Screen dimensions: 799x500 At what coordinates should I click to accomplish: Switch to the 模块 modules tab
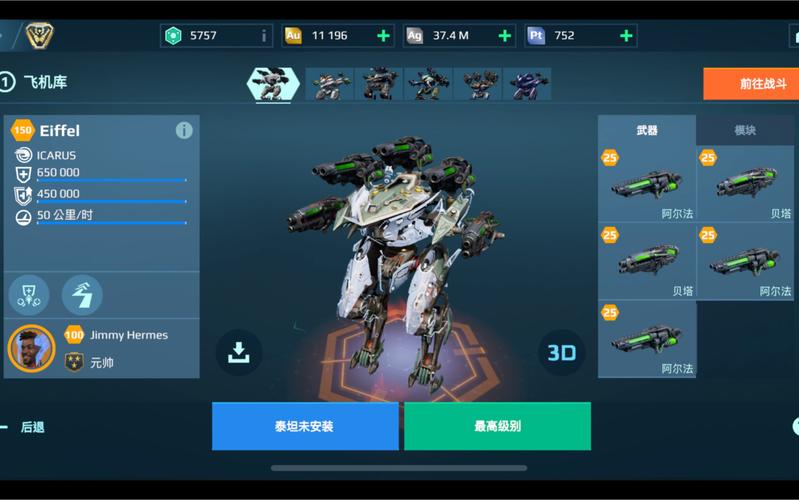(745, 130)
